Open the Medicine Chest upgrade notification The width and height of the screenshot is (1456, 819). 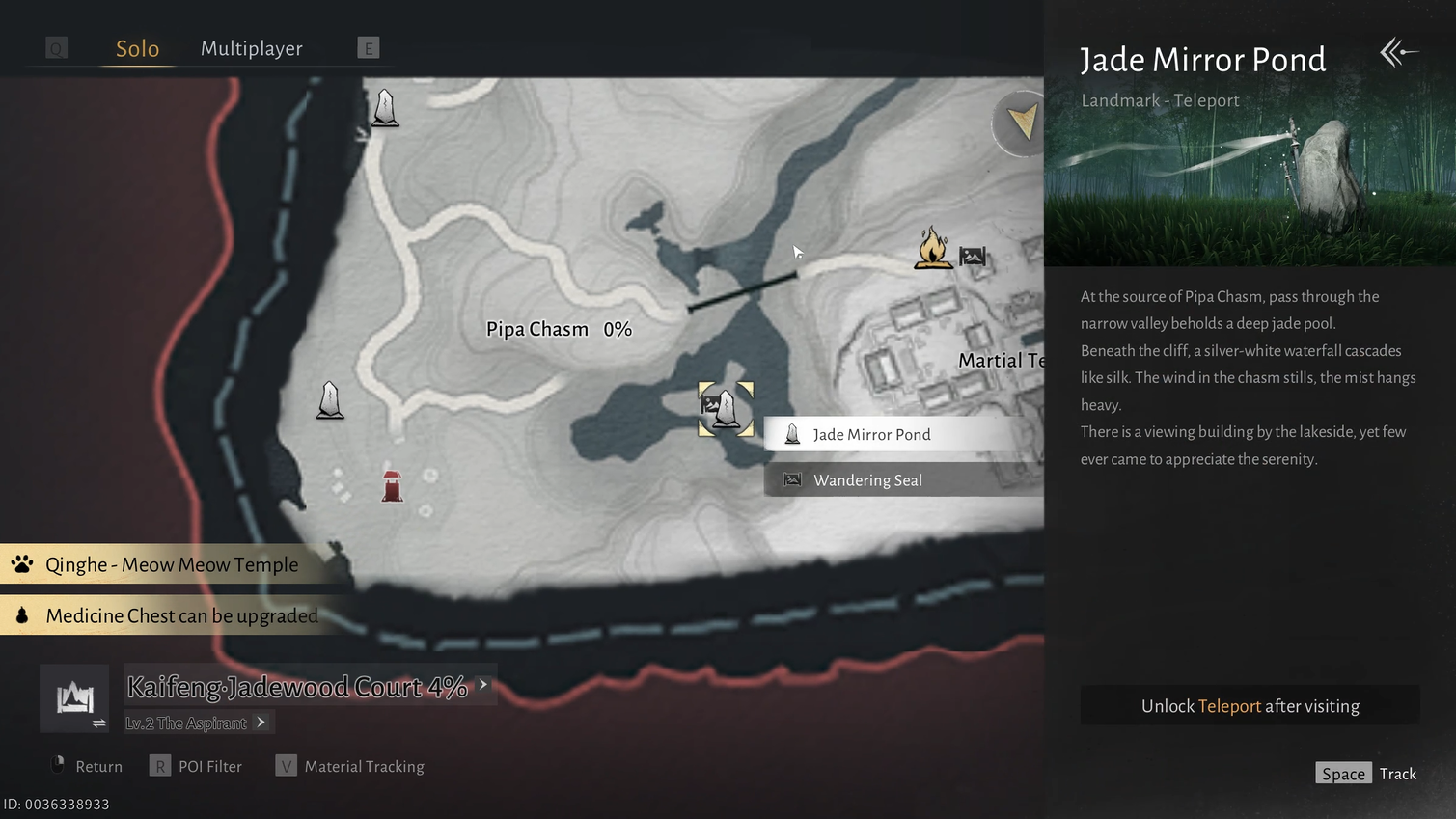(181, 616)
